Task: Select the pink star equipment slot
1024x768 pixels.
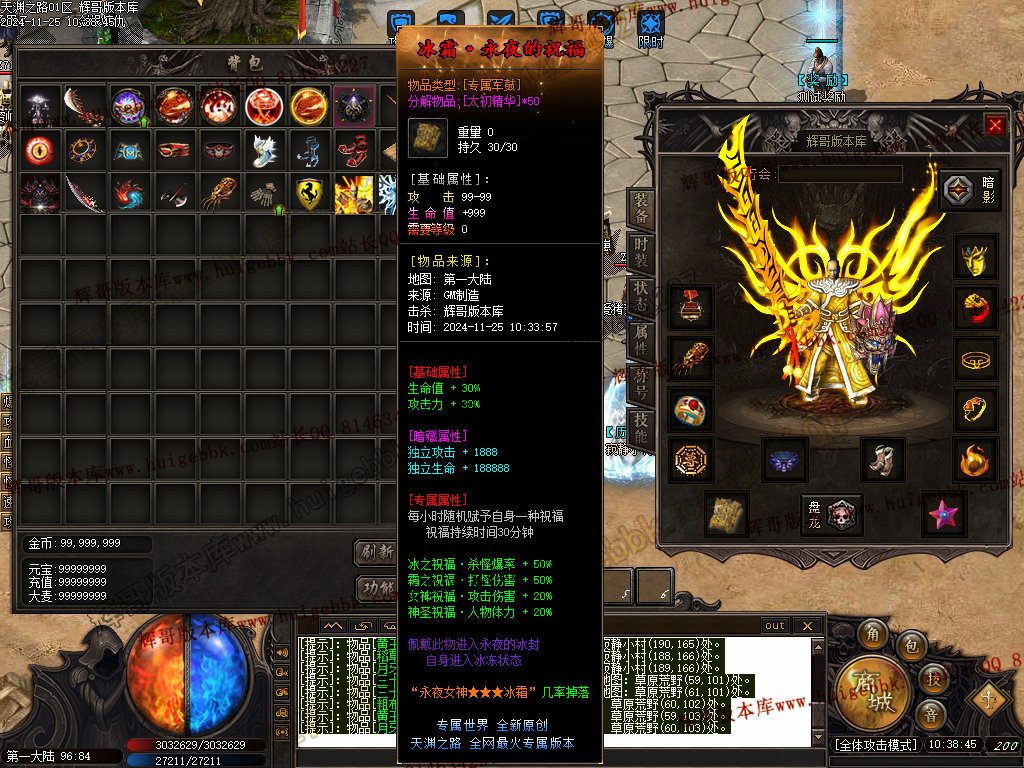Action: point(943,513)
